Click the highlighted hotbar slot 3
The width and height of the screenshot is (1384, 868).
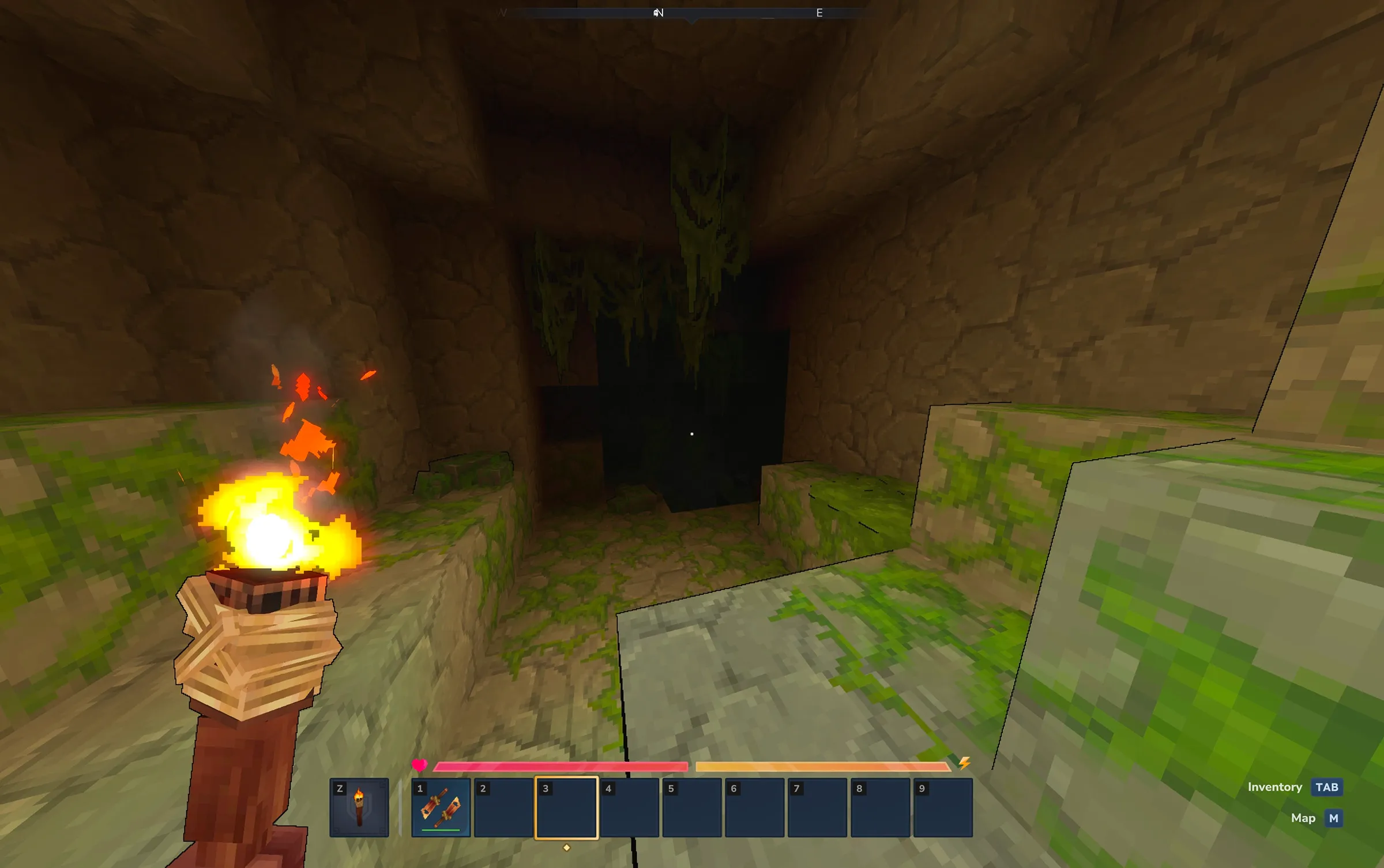(566, 807)
